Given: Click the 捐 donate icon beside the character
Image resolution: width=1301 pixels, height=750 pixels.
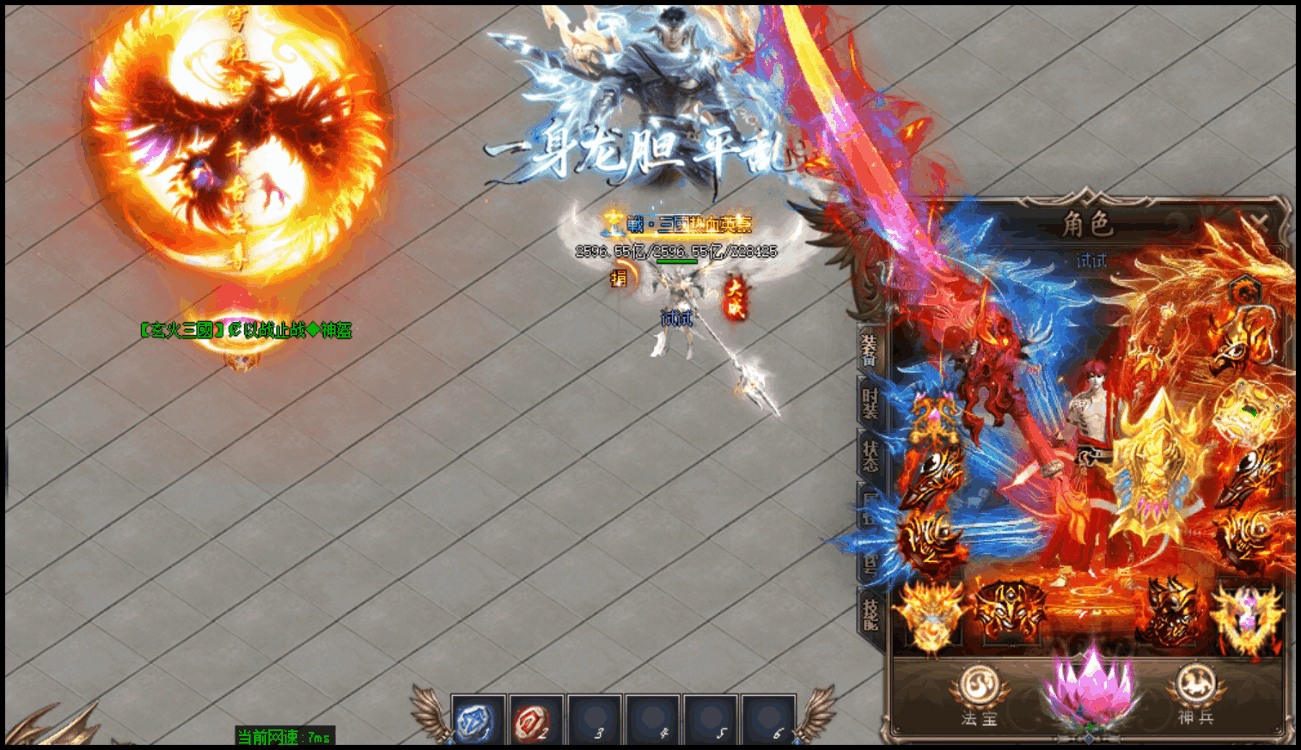Looking at the screenshot, I should 619,279.
